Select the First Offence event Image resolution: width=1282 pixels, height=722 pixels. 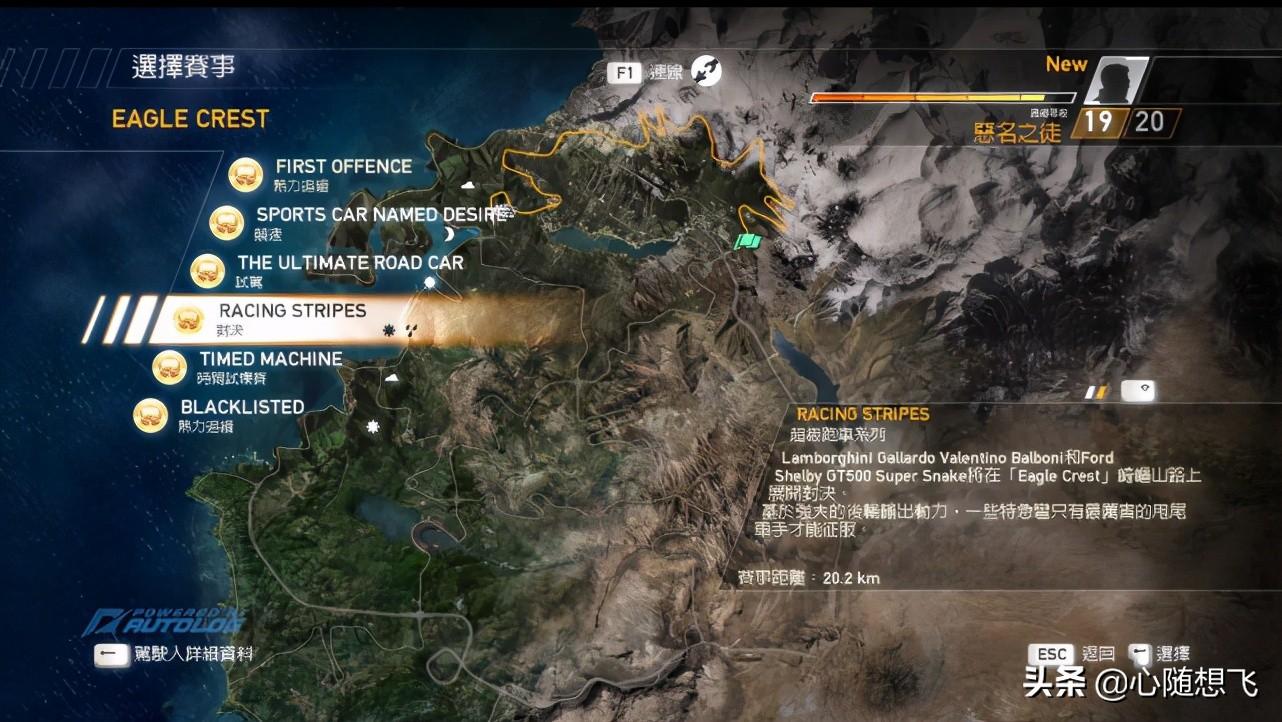[x=343, y=167]
